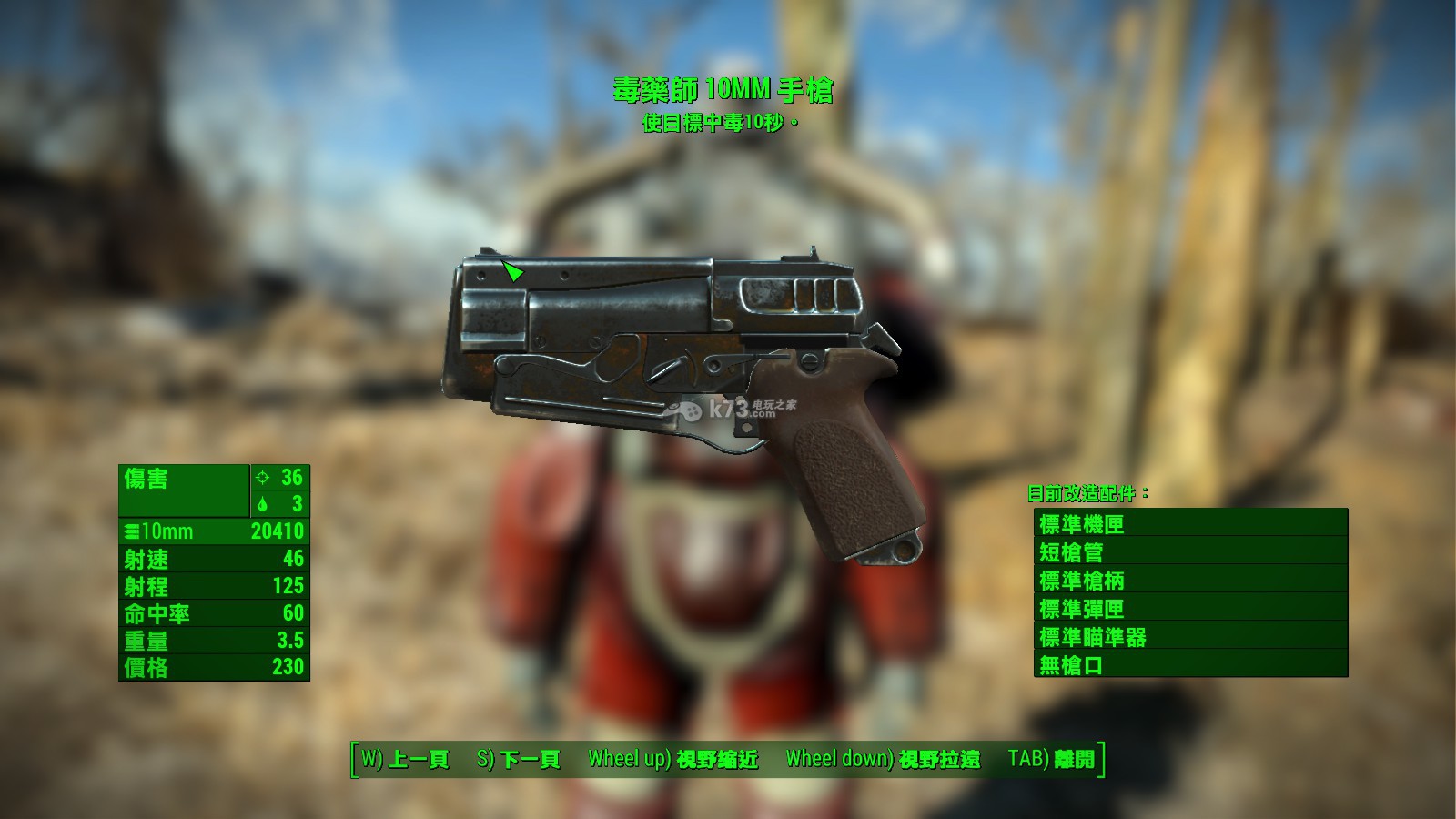Select the 無槍口 mod row
This screenshot has width=1456, height=819.
(x=1190, y=664)
